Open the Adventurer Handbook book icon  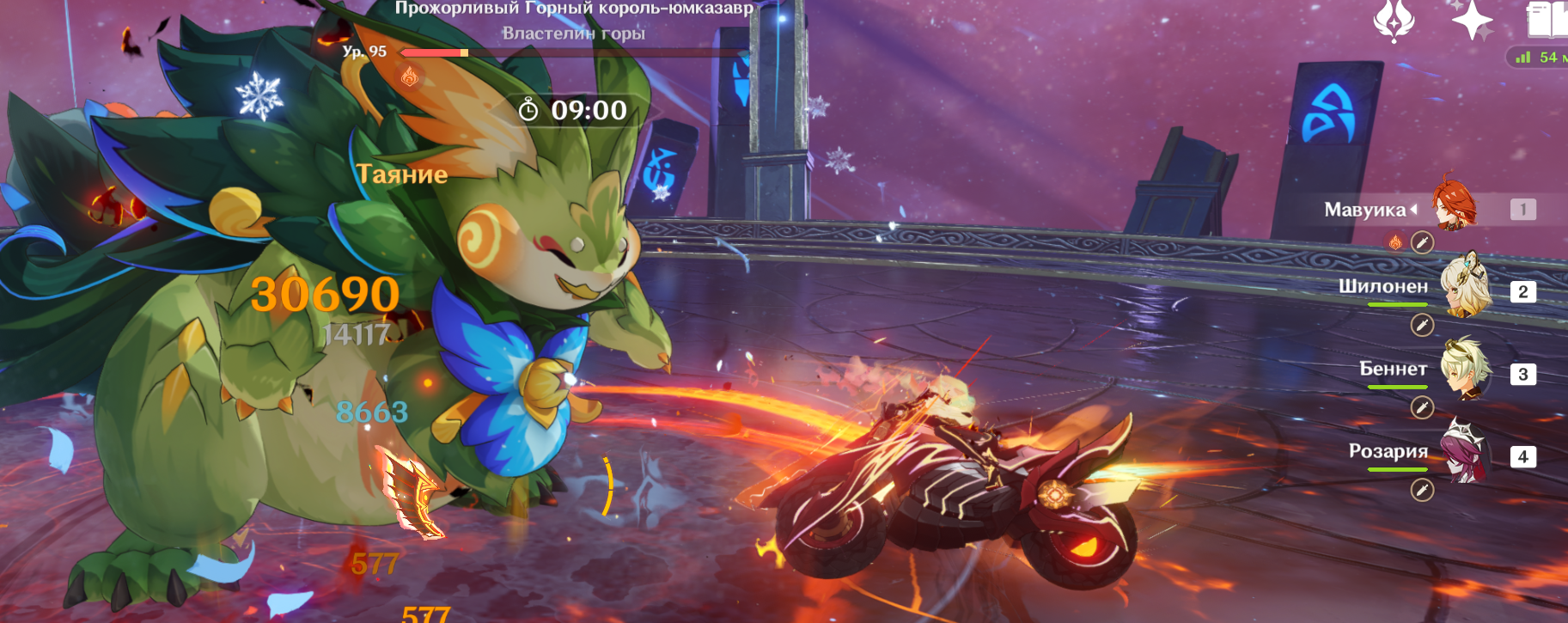tap(1547, 21)
